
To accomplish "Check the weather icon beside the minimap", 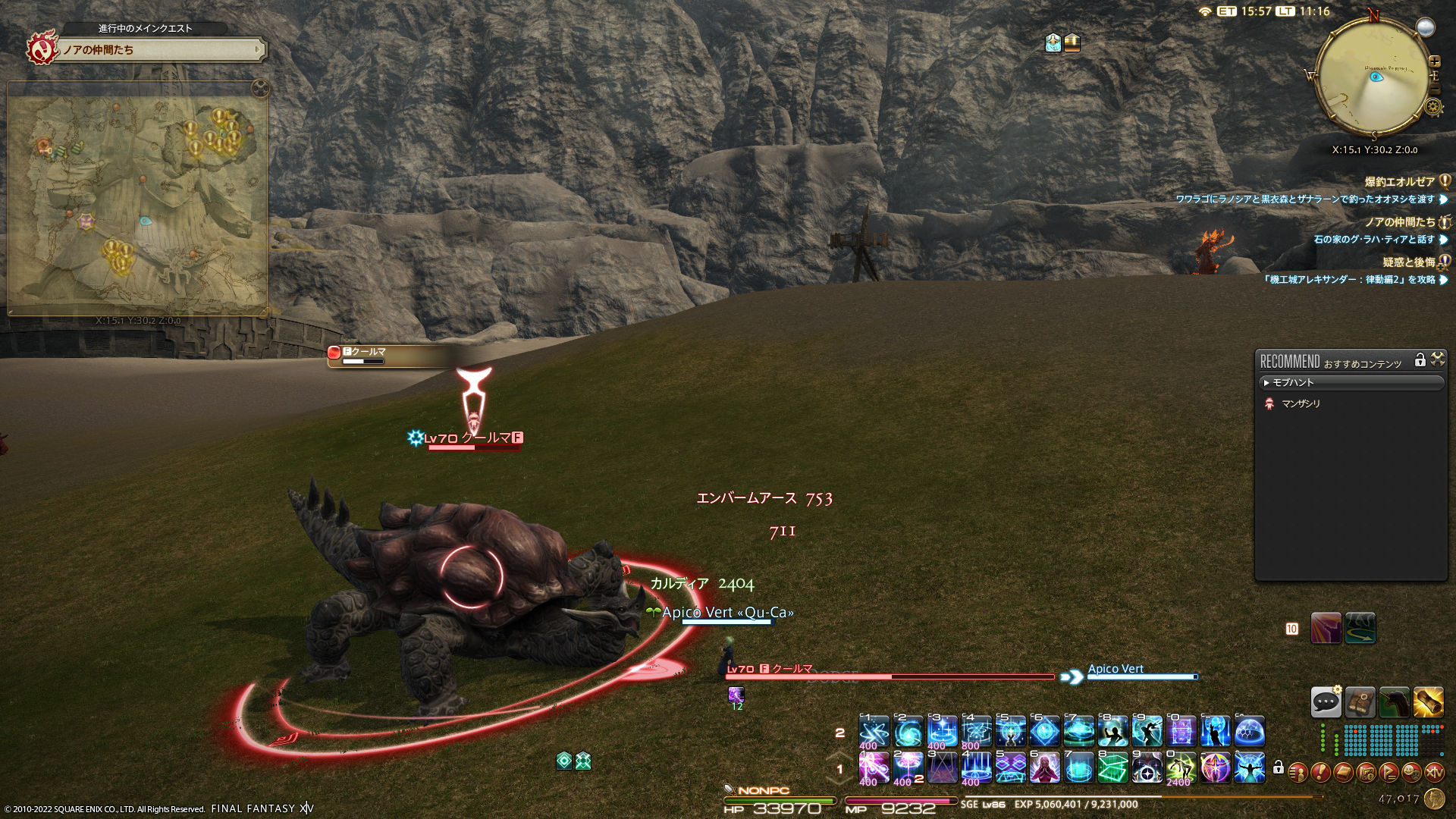I will click(x=1426, y=27).
